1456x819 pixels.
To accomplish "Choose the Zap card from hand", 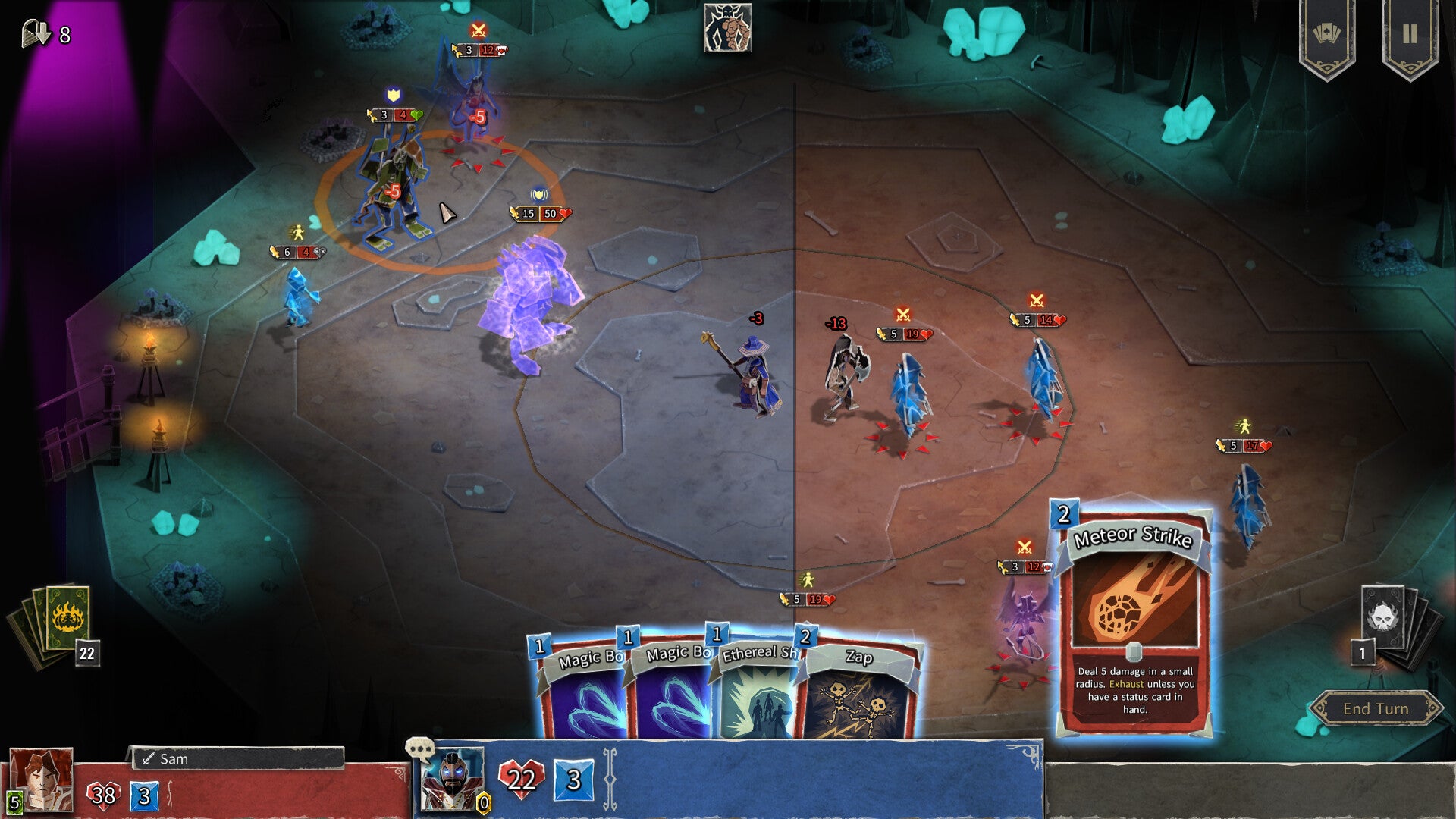I will [859, 690].
